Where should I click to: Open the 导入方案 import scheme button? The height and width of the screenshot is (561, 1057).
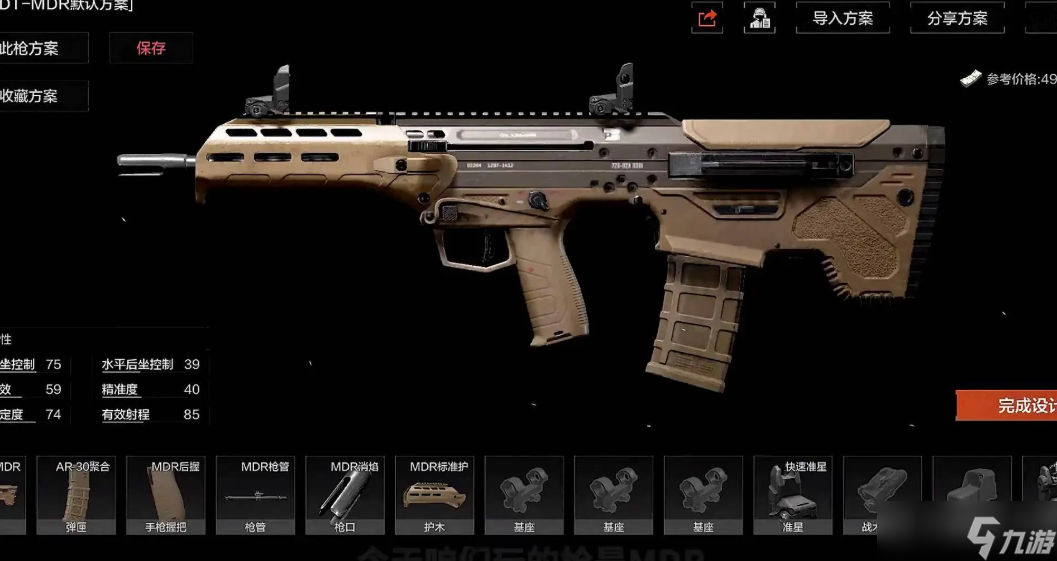click(x=842, y=18)
